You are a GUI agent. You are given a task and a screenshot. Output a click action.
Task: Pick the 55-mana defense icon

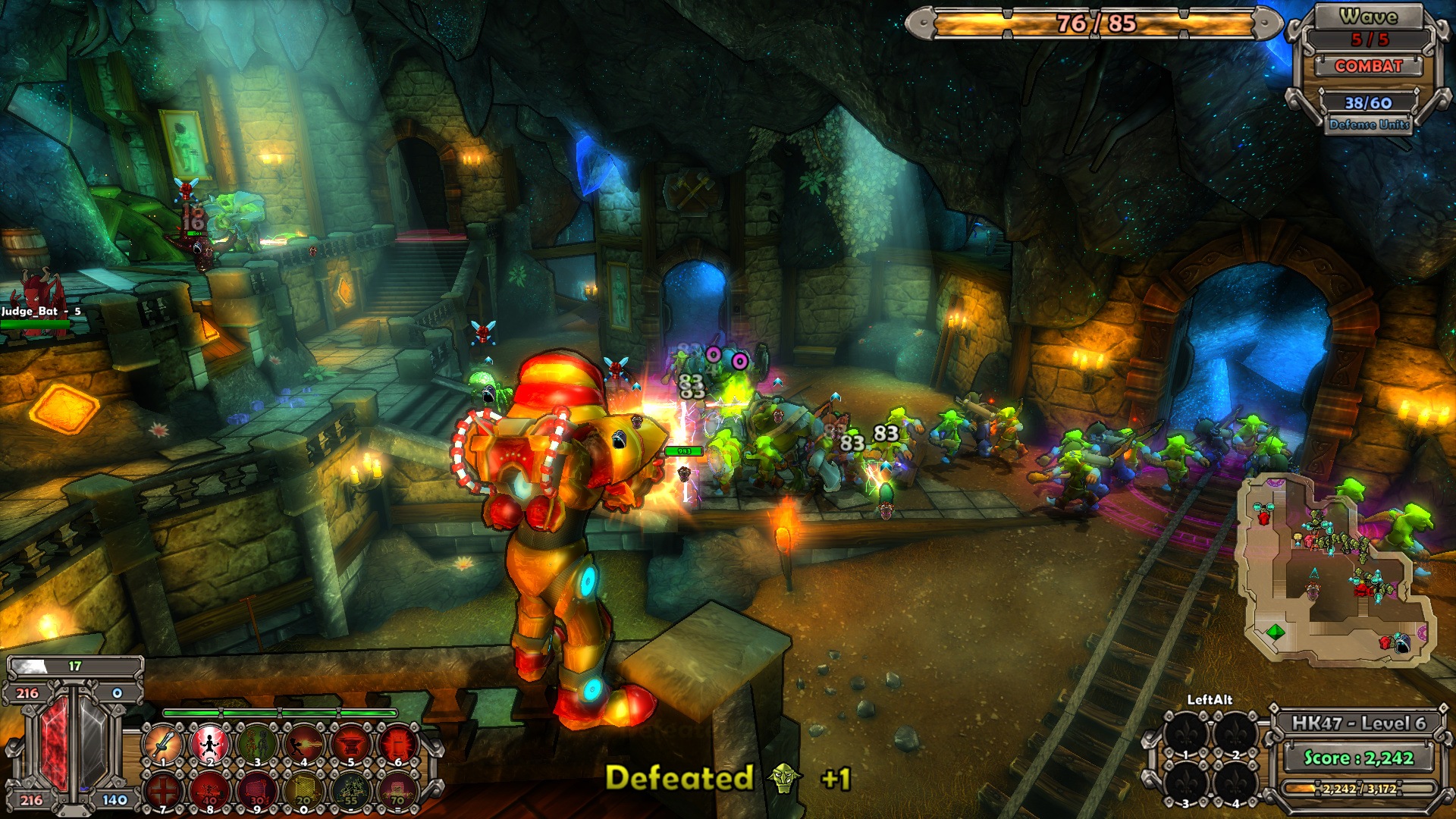click(351, 790)
